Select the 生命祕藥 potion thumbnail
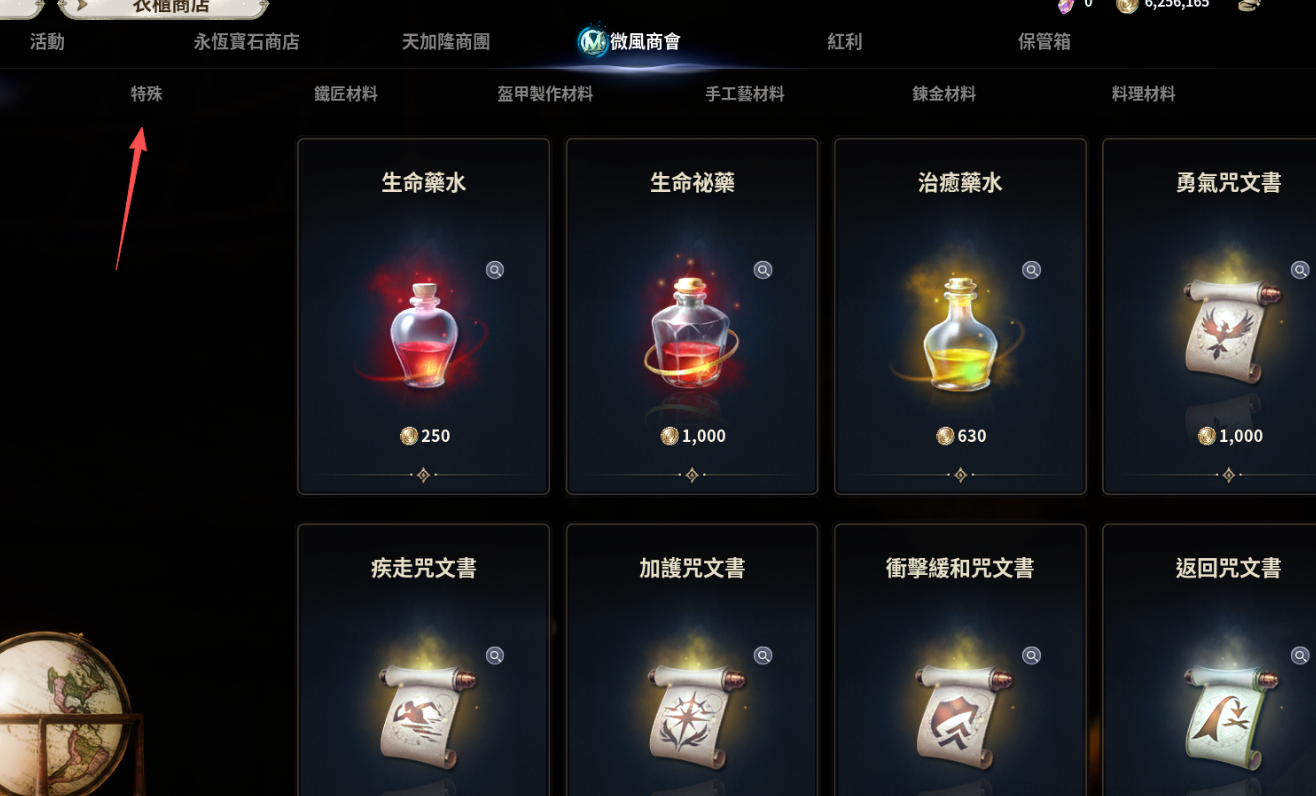Viewport: 1316px width, 796px height. pyautogui.click(x=691, y=335)
